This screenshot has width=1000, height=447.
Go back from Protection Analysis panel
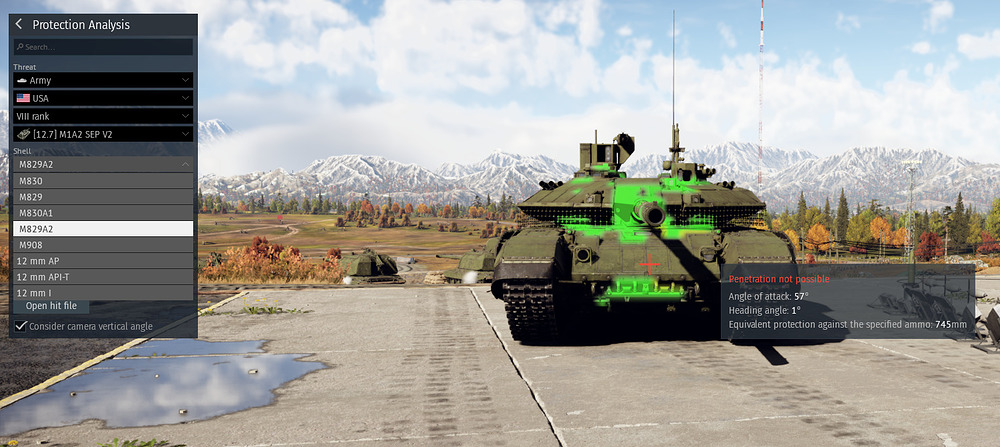pyautogui.click(x=19, y=24)
